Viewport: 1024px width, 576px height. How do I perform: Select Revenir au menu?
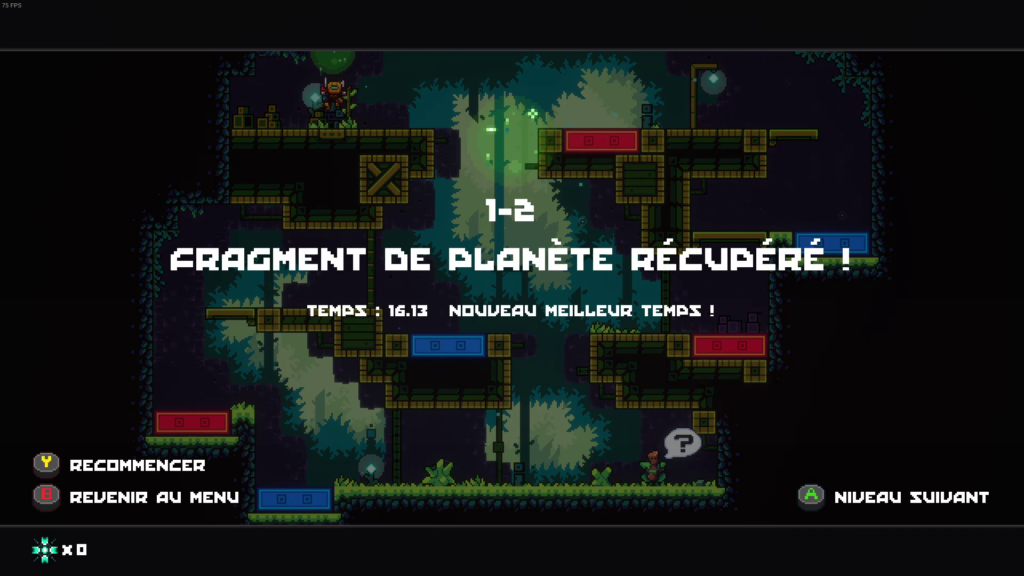(153, 497)
